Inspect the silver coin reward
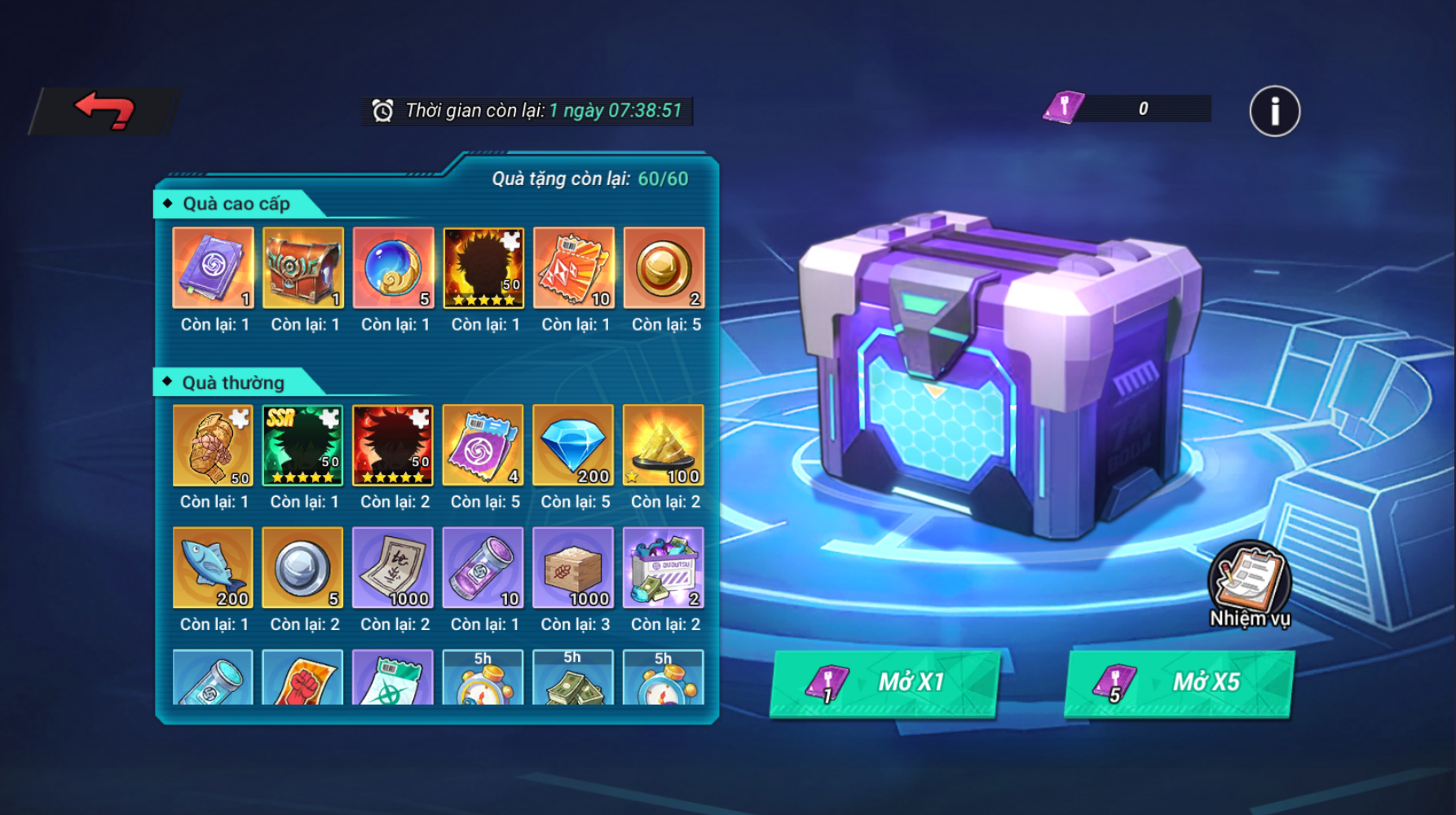 tap(303, 567)
